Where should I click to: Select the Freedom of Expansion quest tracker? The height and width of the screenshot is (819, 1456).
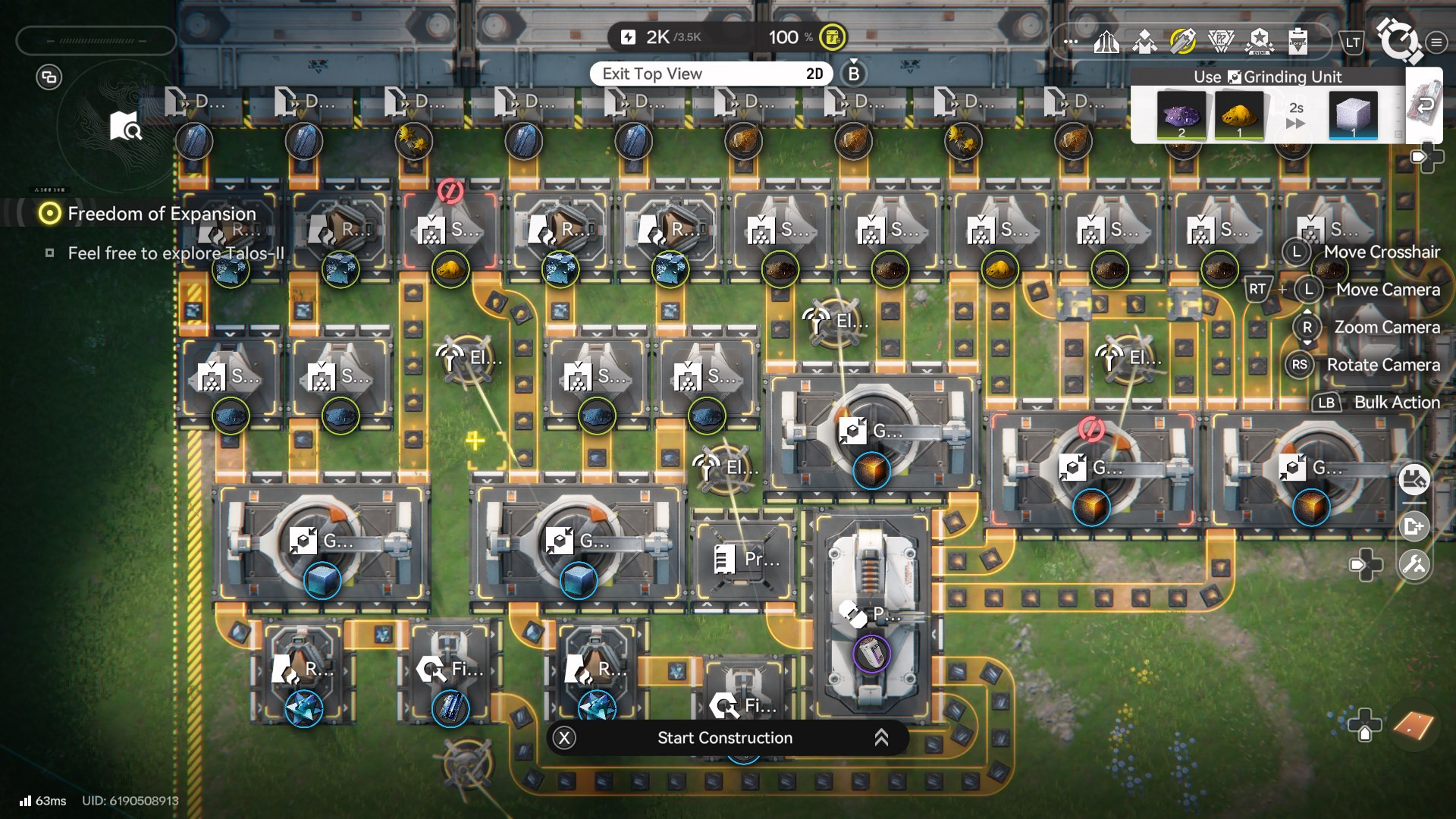click(x=161, y=214)
